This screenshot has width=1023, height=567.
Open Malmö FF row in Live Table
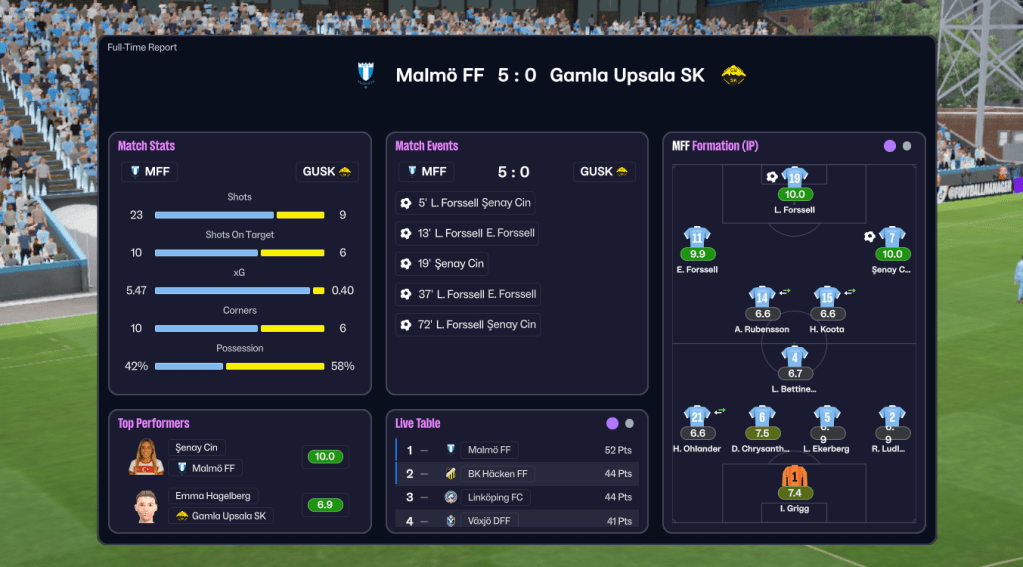coord(489,450)
